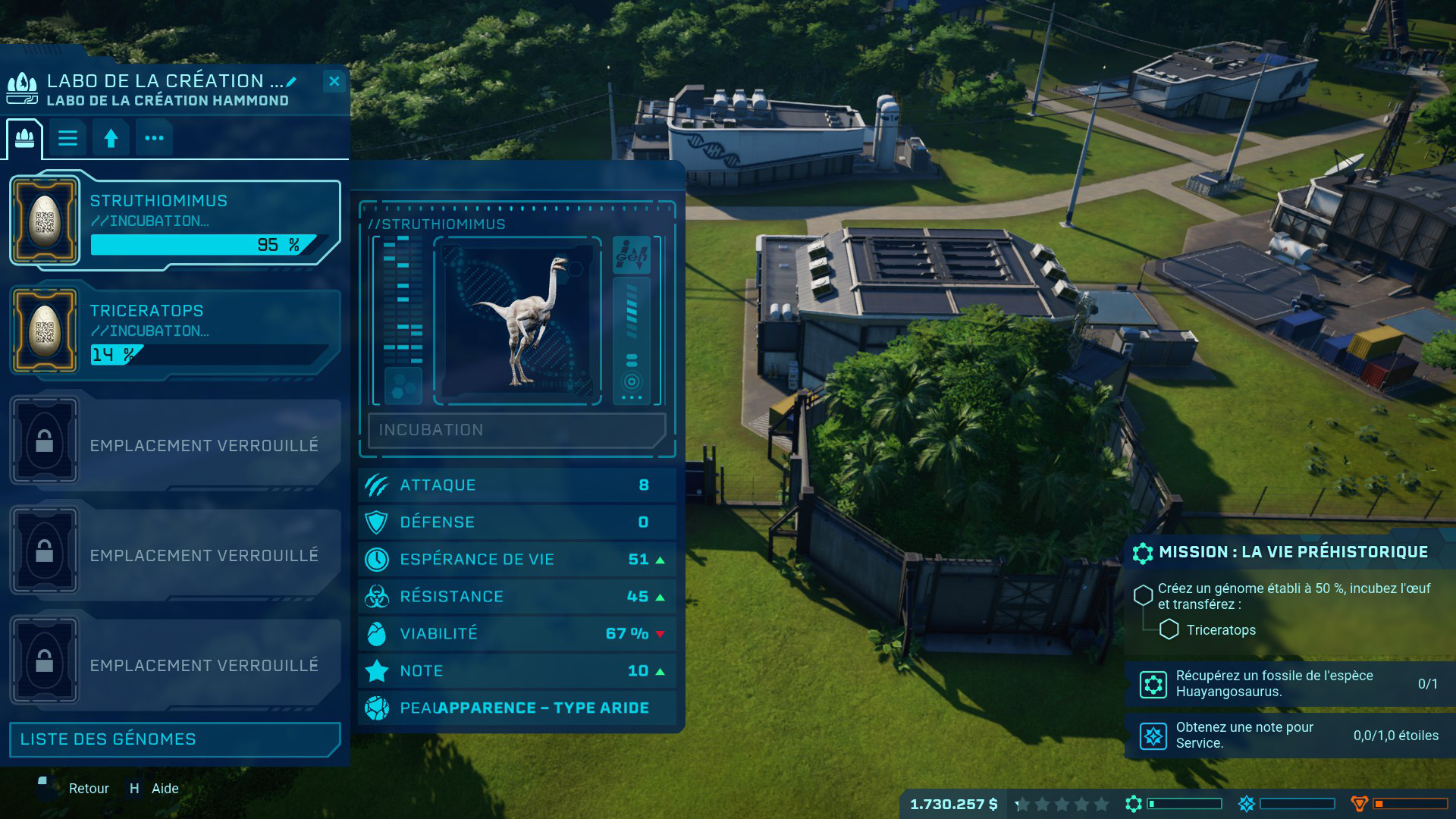
Task: Open the La Vie Préhistorique mission header
Action: click(x=1292, y=552)
